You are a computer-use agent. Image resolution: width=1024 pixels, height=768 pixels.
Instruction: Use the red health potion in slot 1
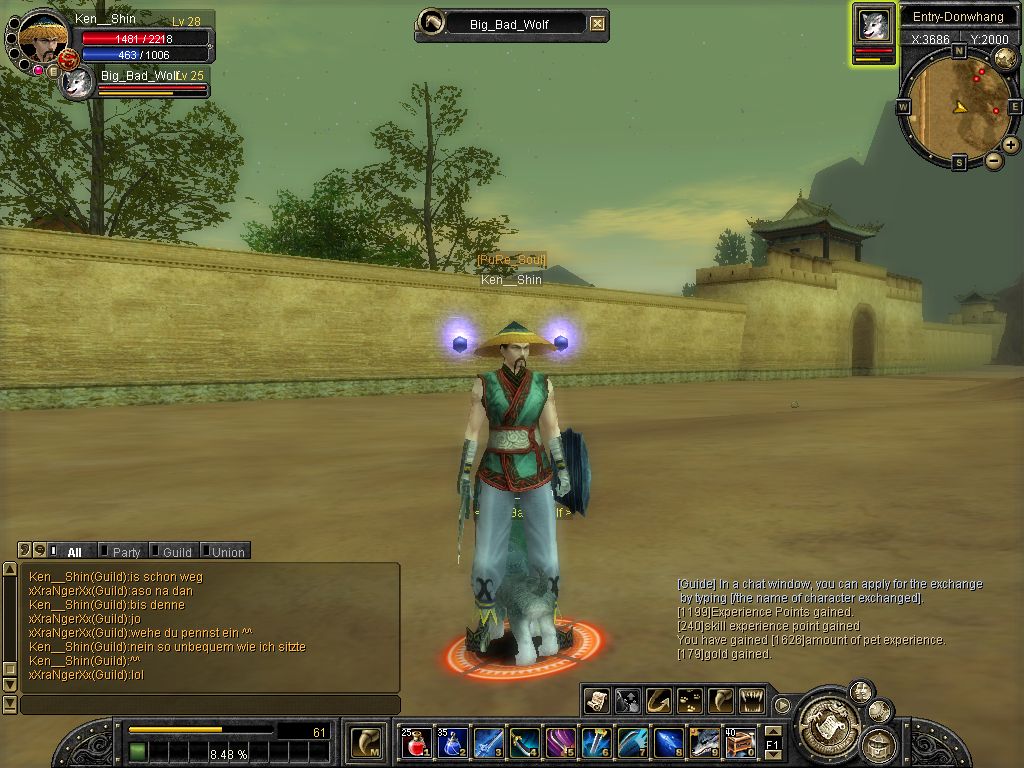(416, 743)
